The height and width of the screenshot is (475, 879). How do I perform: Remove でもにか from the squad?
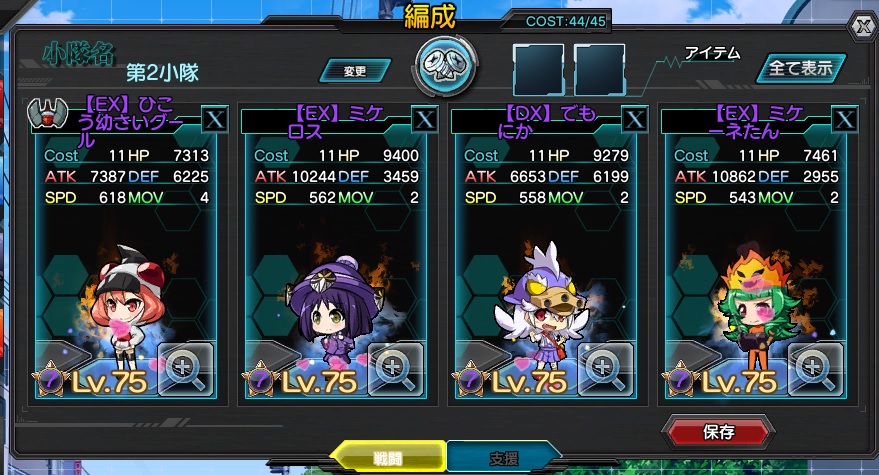click(x=635, y=119)
